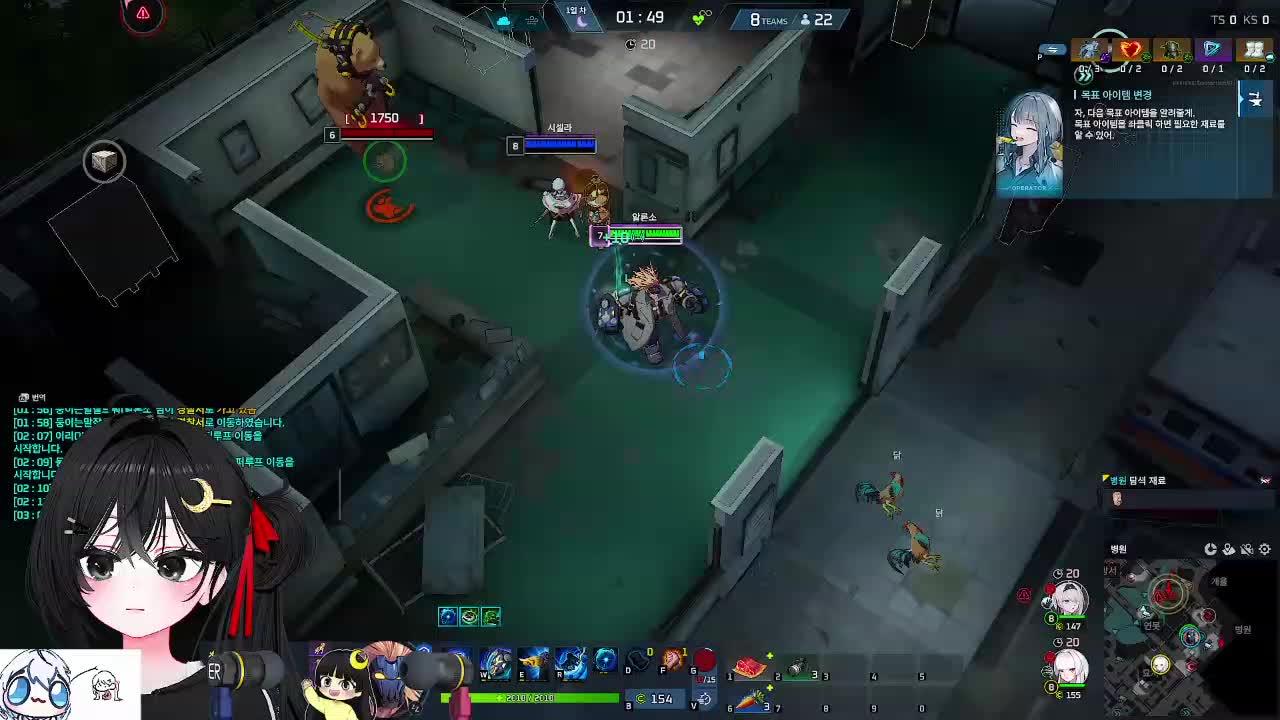This screenshot has height=720, width=1280.
Task: Open the minimap settings gear
Action: (1265, 549)
